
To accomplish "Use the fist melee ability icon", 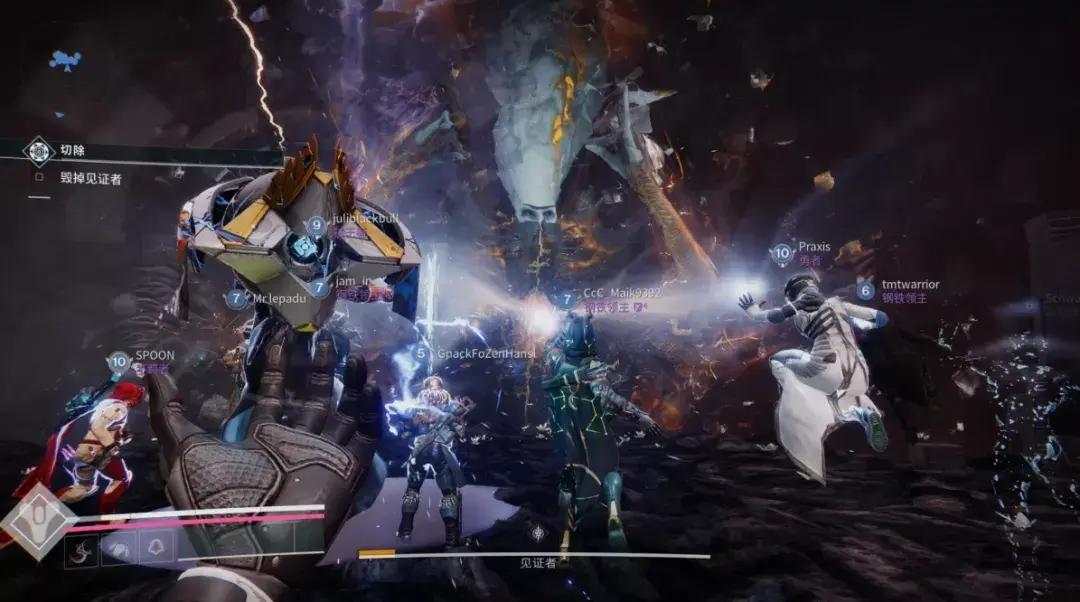I will 119,548.
